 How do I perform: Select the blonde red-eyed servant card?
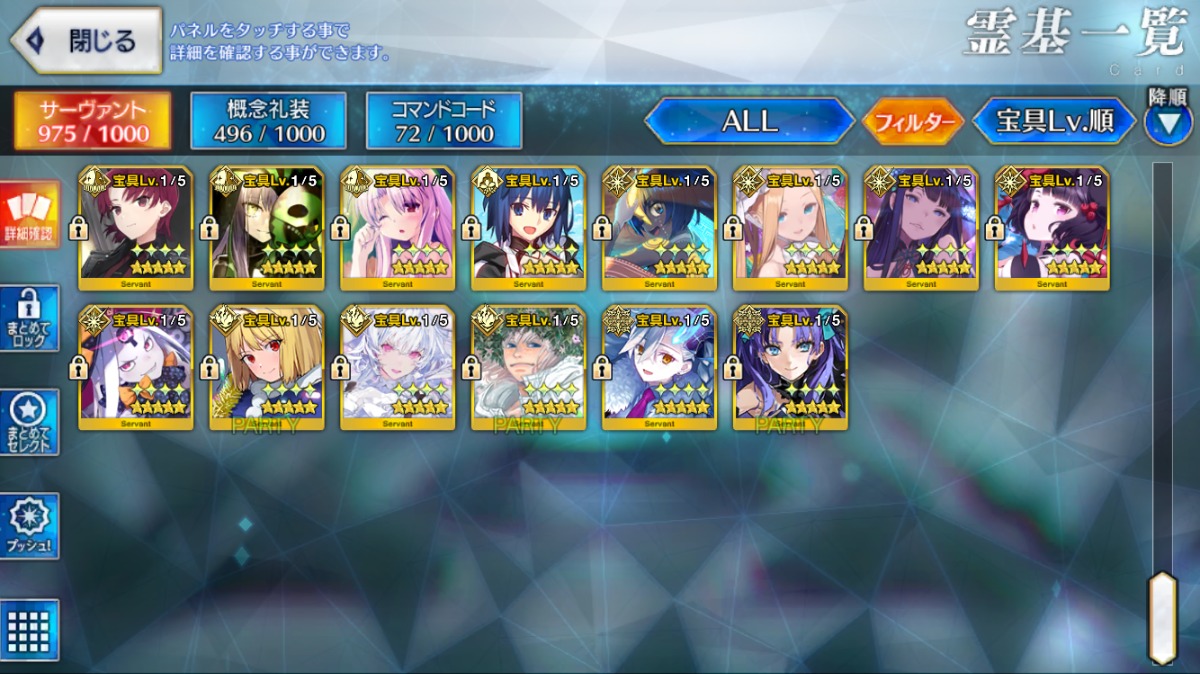[267, 368]
